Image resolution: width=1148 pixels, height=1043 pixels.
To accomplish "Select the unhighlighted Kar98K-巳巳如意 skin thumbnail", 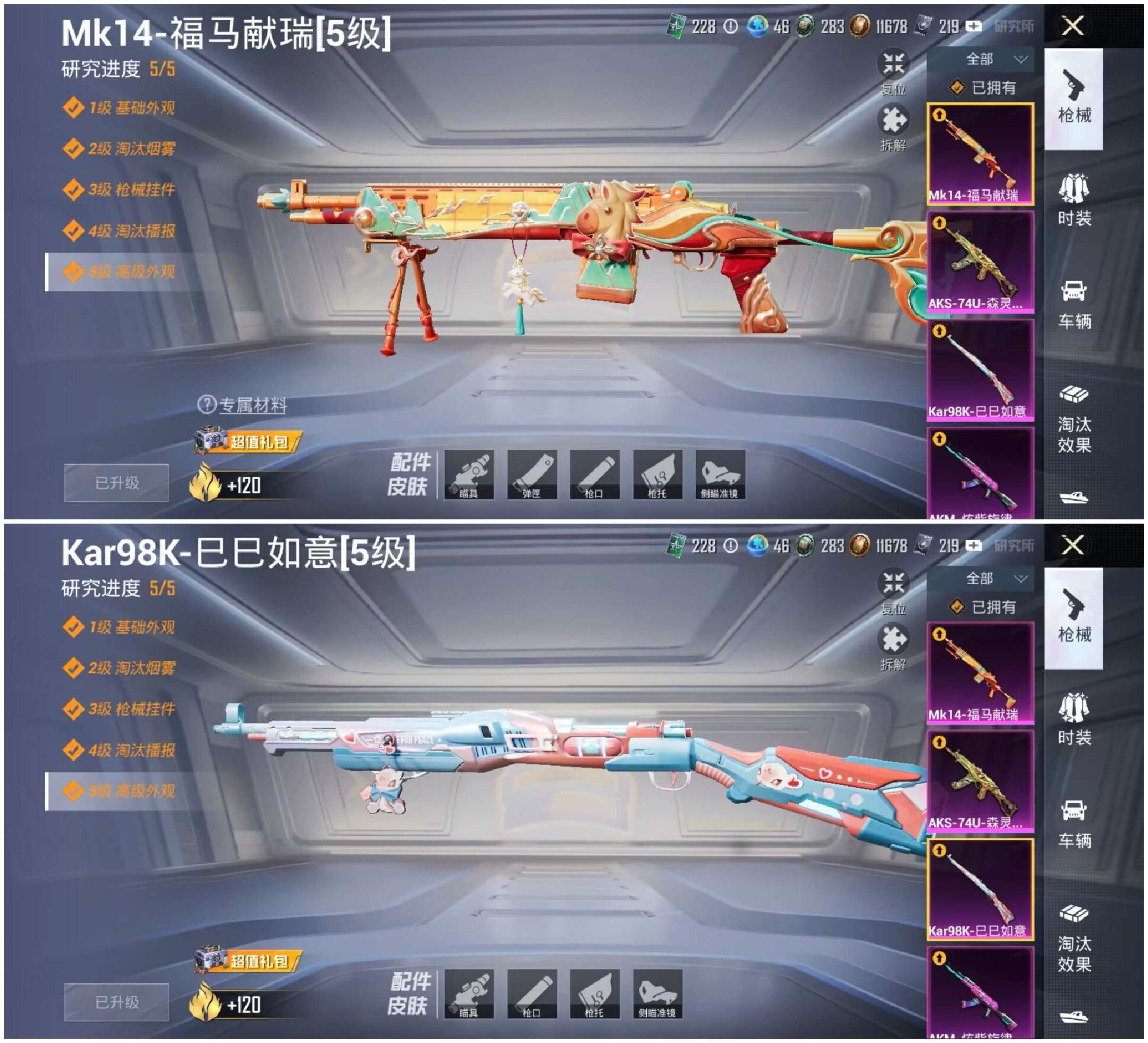I will (980, 369).
